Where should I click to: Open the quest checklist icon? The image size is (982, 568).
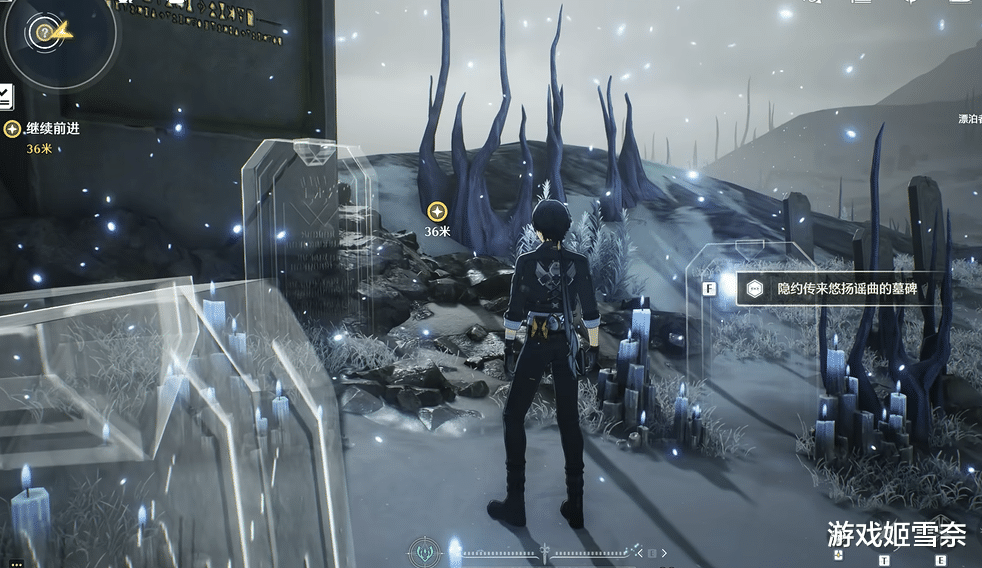pyautogui.click(x=5, y=97)
